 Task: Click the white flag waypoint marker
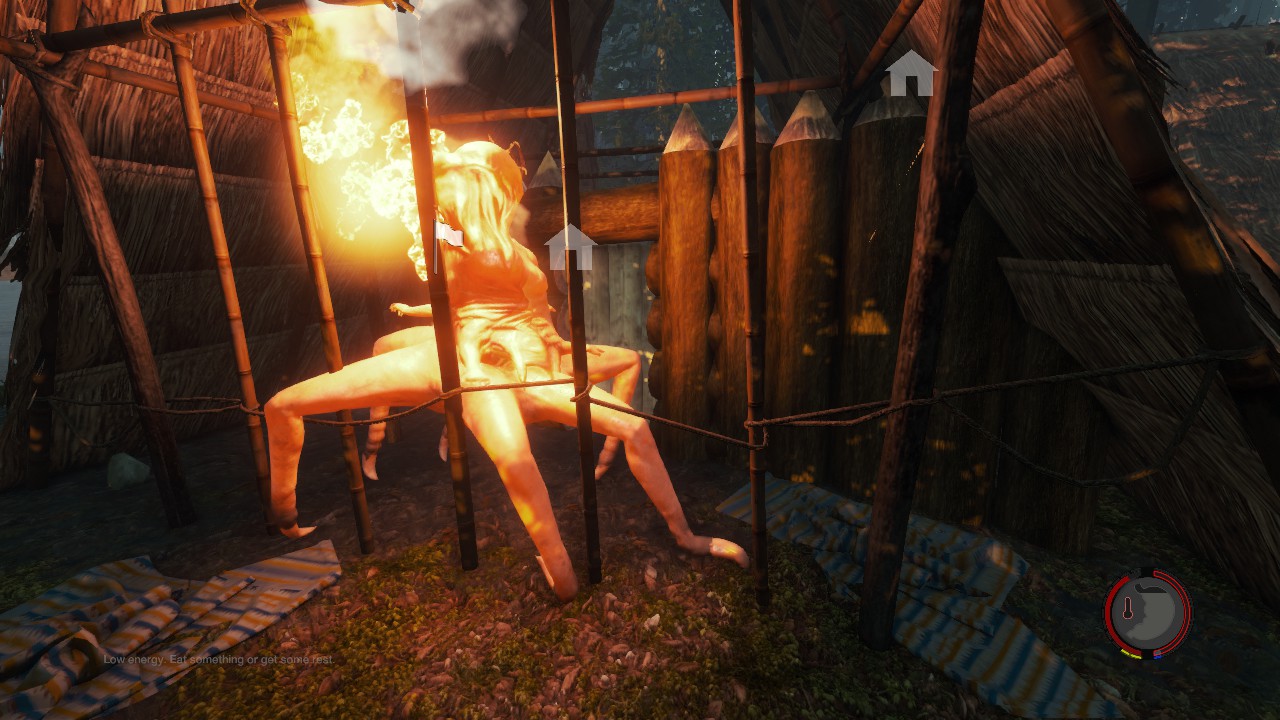[x=449, y=234]
